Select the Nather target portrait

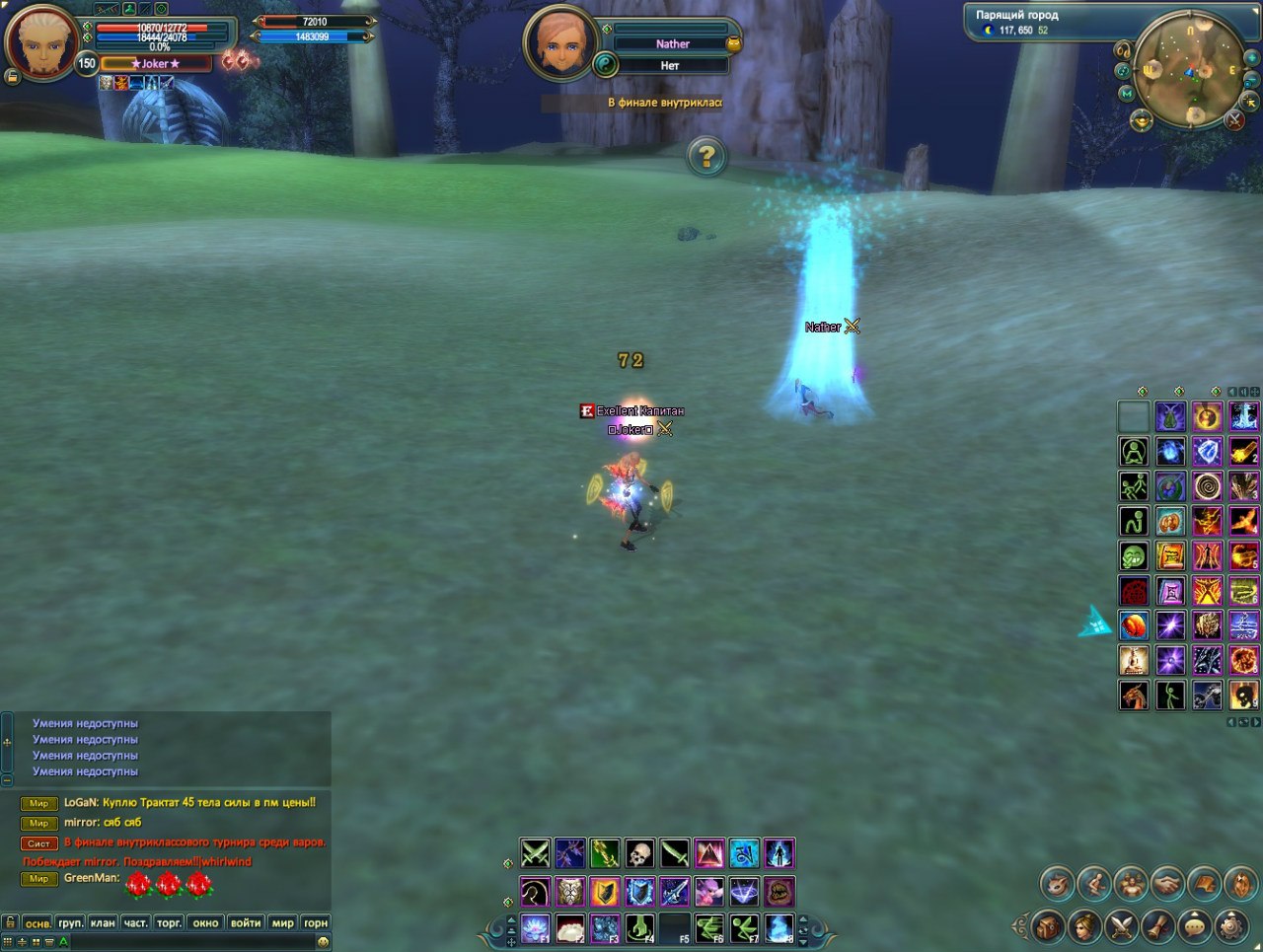(x=561, y=43)
